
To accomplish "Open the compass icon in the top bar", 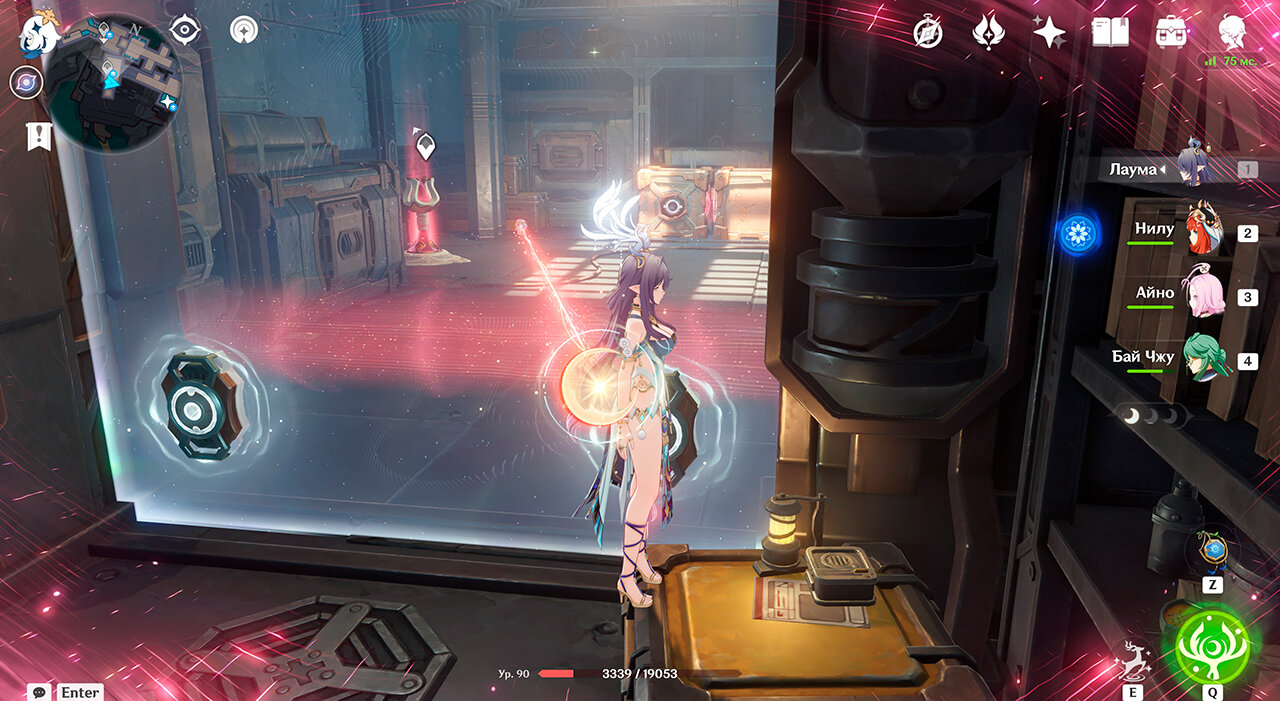I will 928,33.
